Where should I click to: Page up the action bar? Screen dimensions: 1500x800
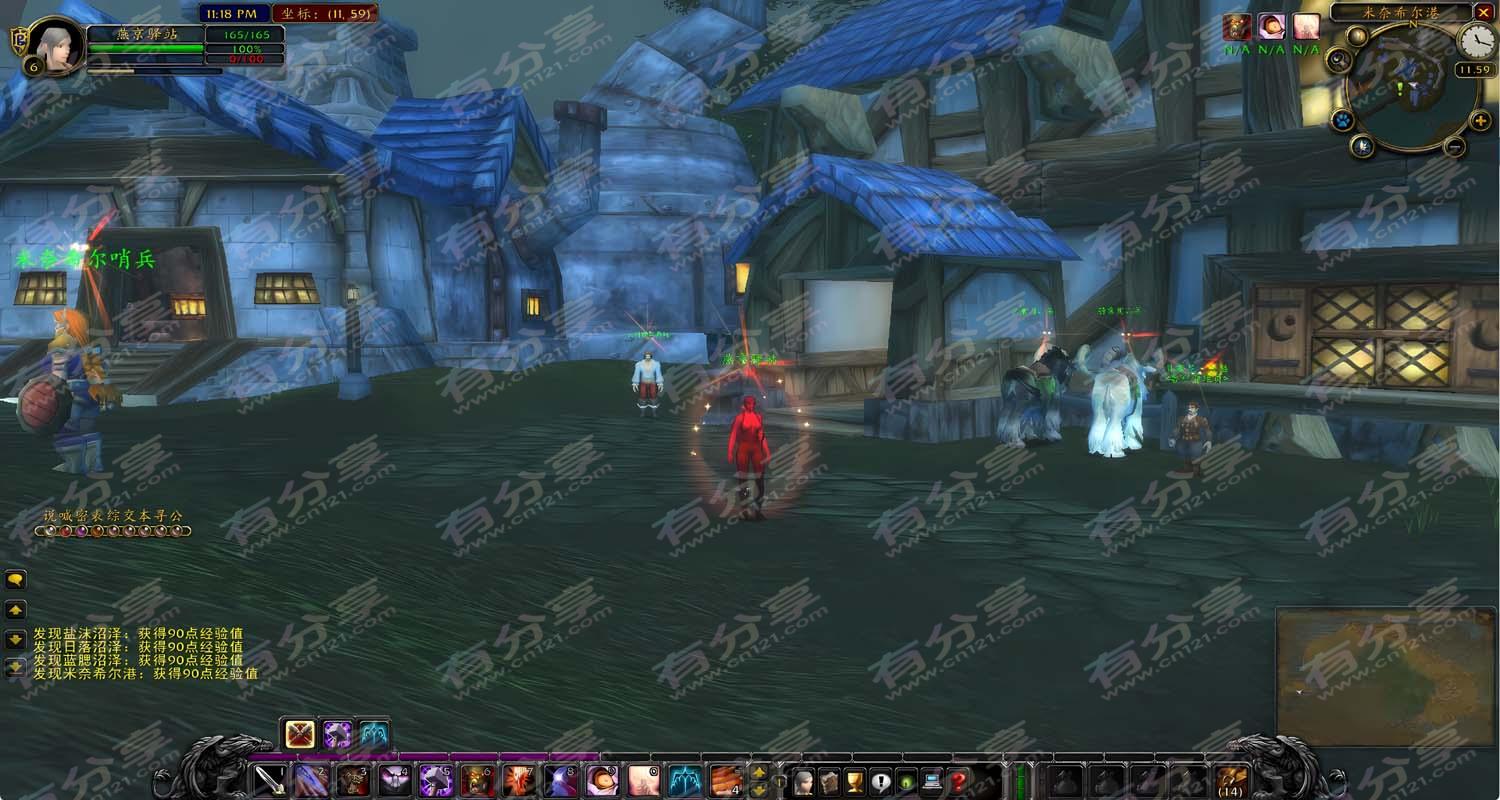pos(759,772)
